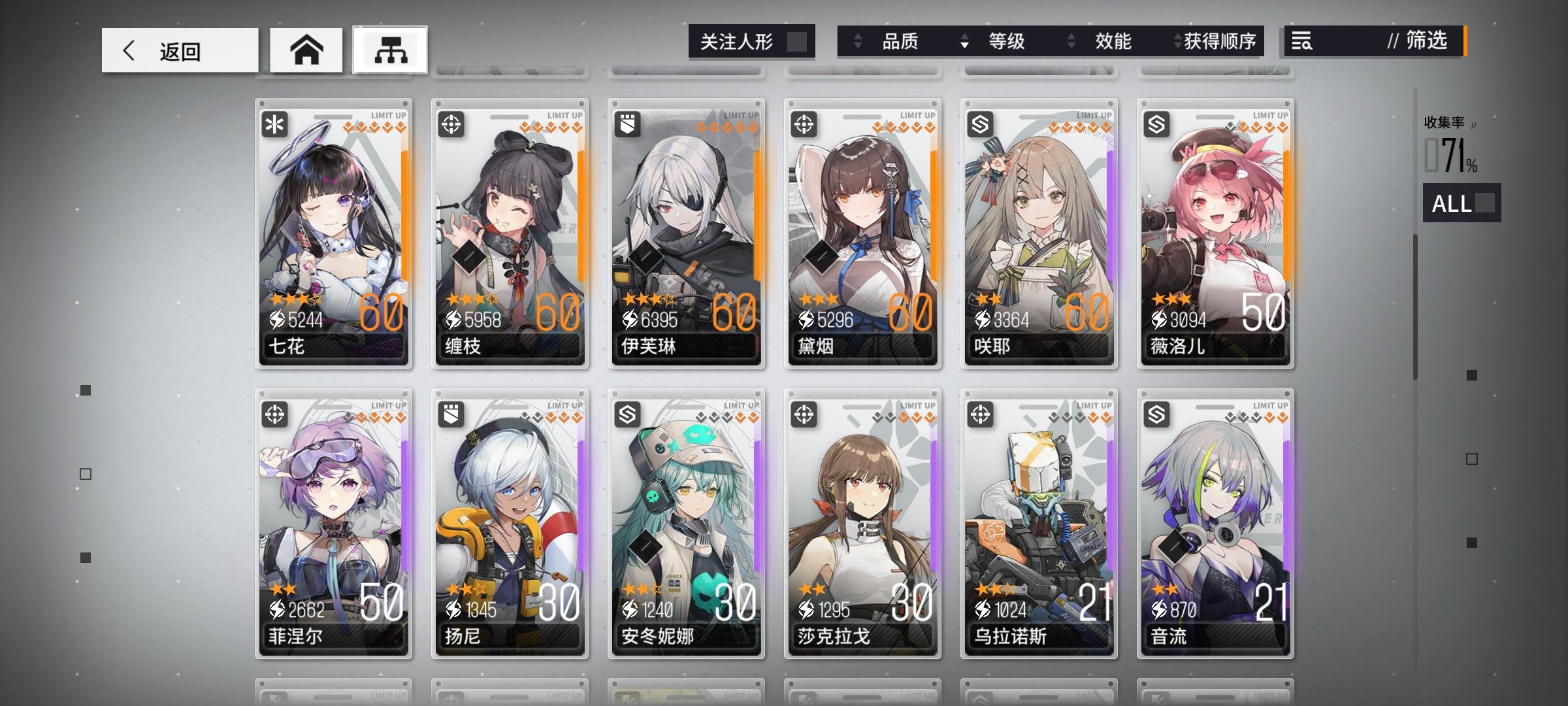The image size is (1568, 706).
Task: Toggle the sort direction arrow on 品质
Action: (857, 41)
